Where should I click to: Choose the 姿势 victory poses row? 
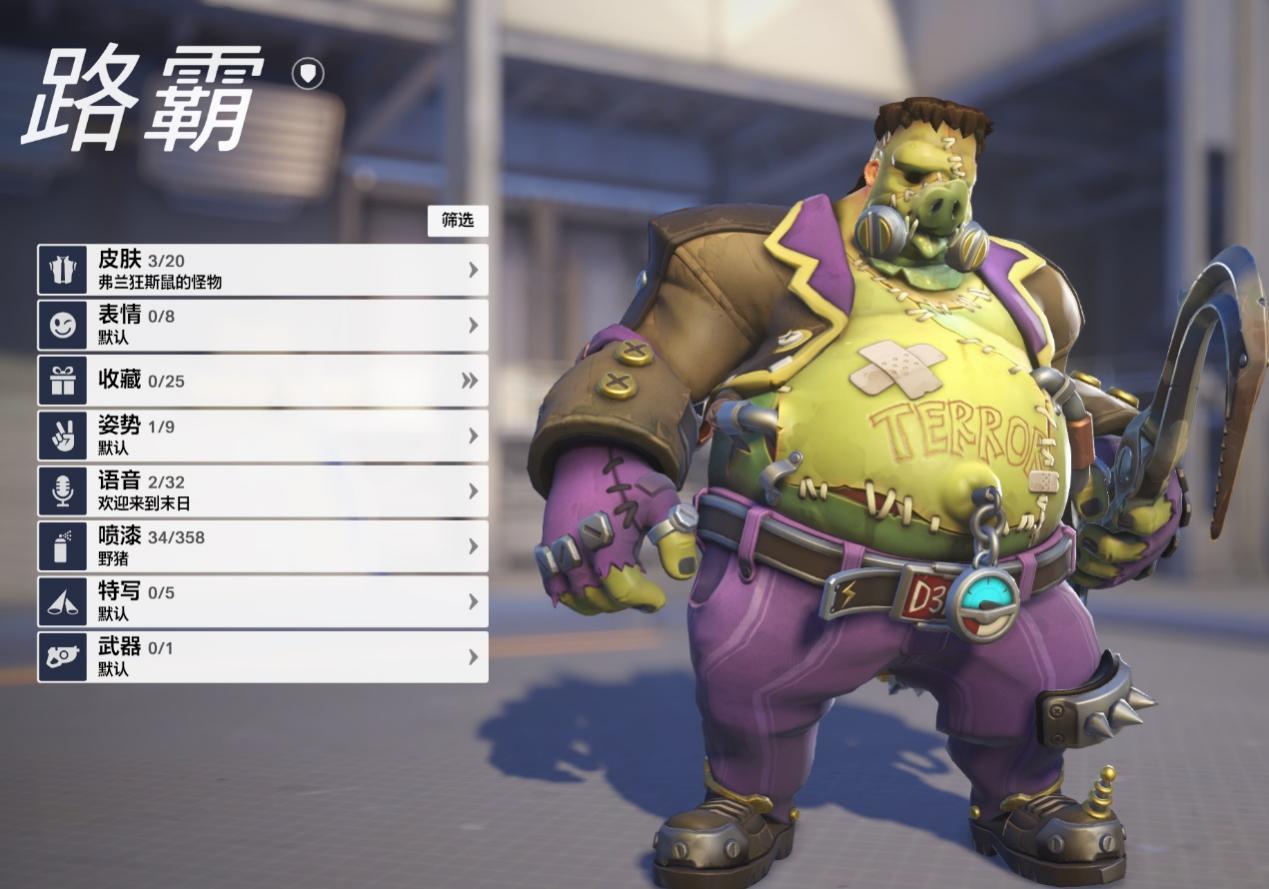[263, 436]
